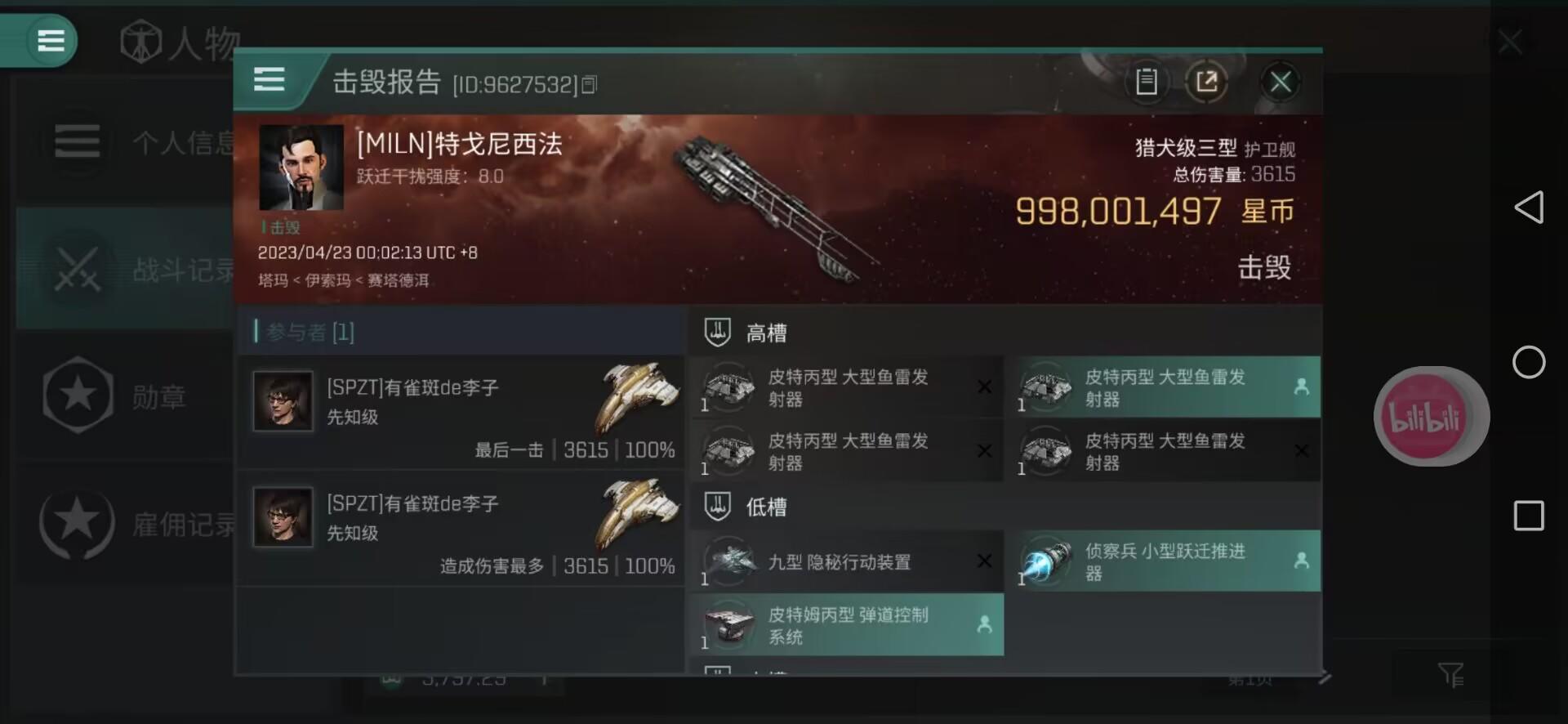Tap the floating bilibili widget
The image size is (1568, 724).
(x=1430, y=416)
